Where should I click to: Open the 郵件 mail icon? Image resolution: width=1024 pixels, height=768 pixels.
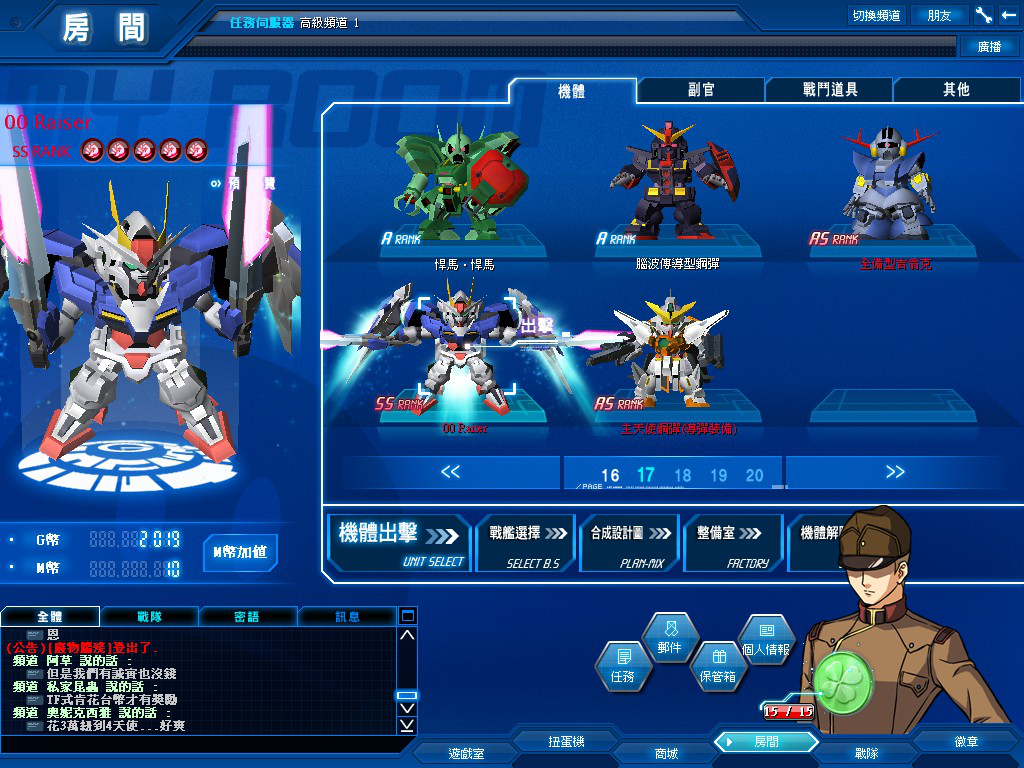(x=669, y=638)
